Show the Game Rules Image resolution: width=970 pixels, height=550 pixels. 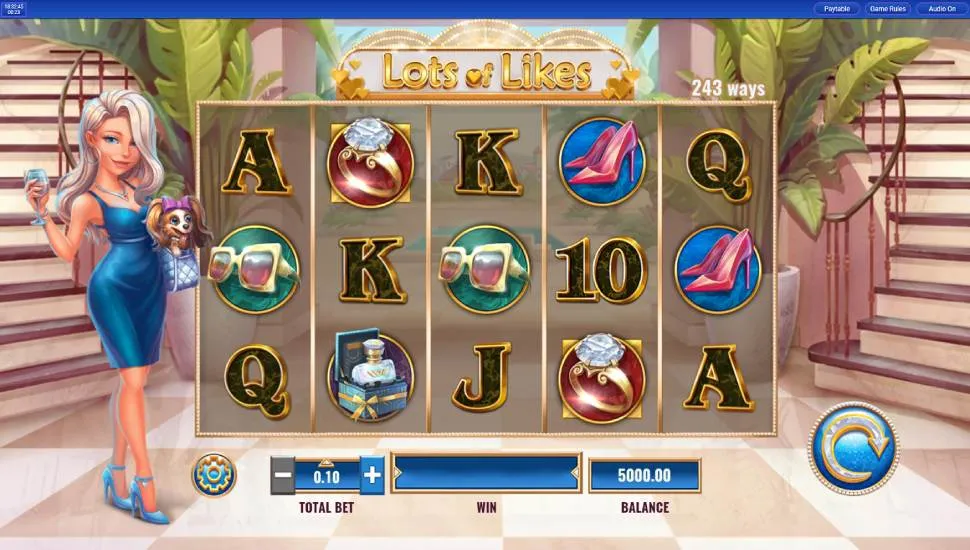pos(887,9)
